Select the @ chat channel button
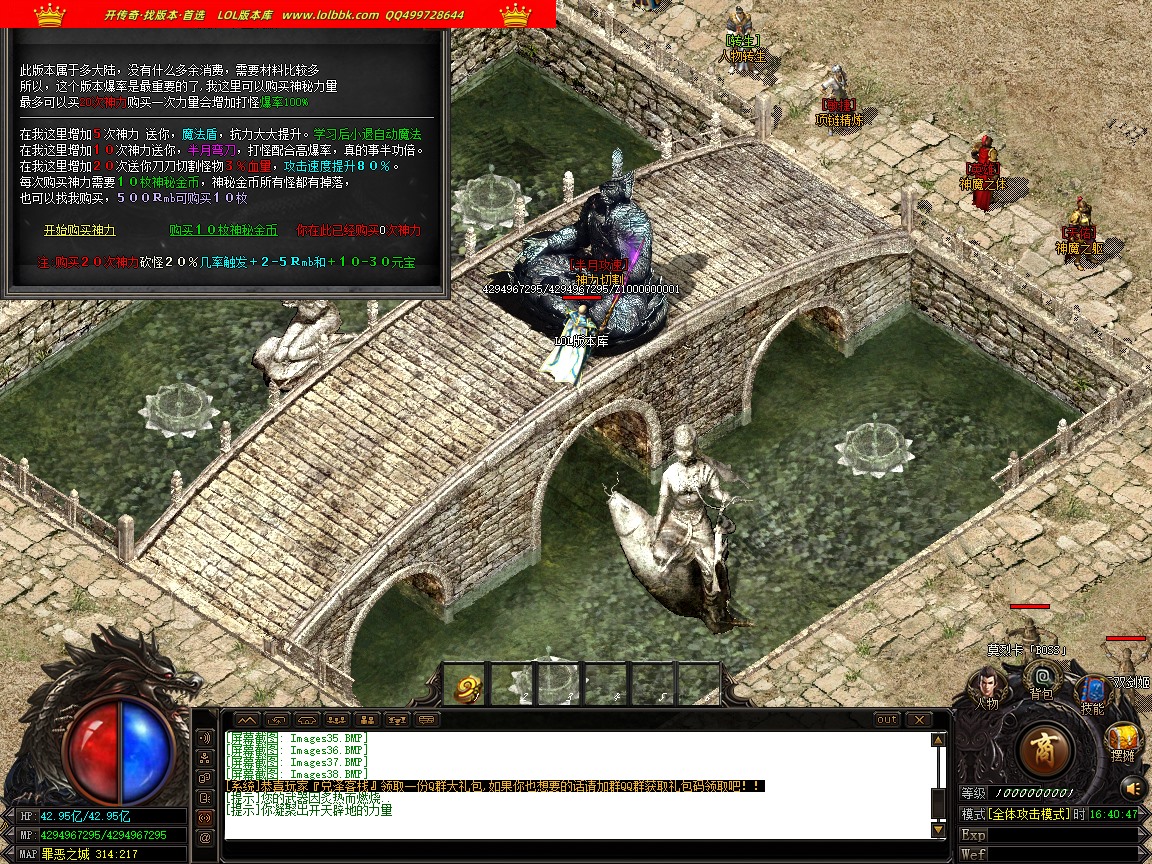The image size is (1152, 864). [205, 837]
